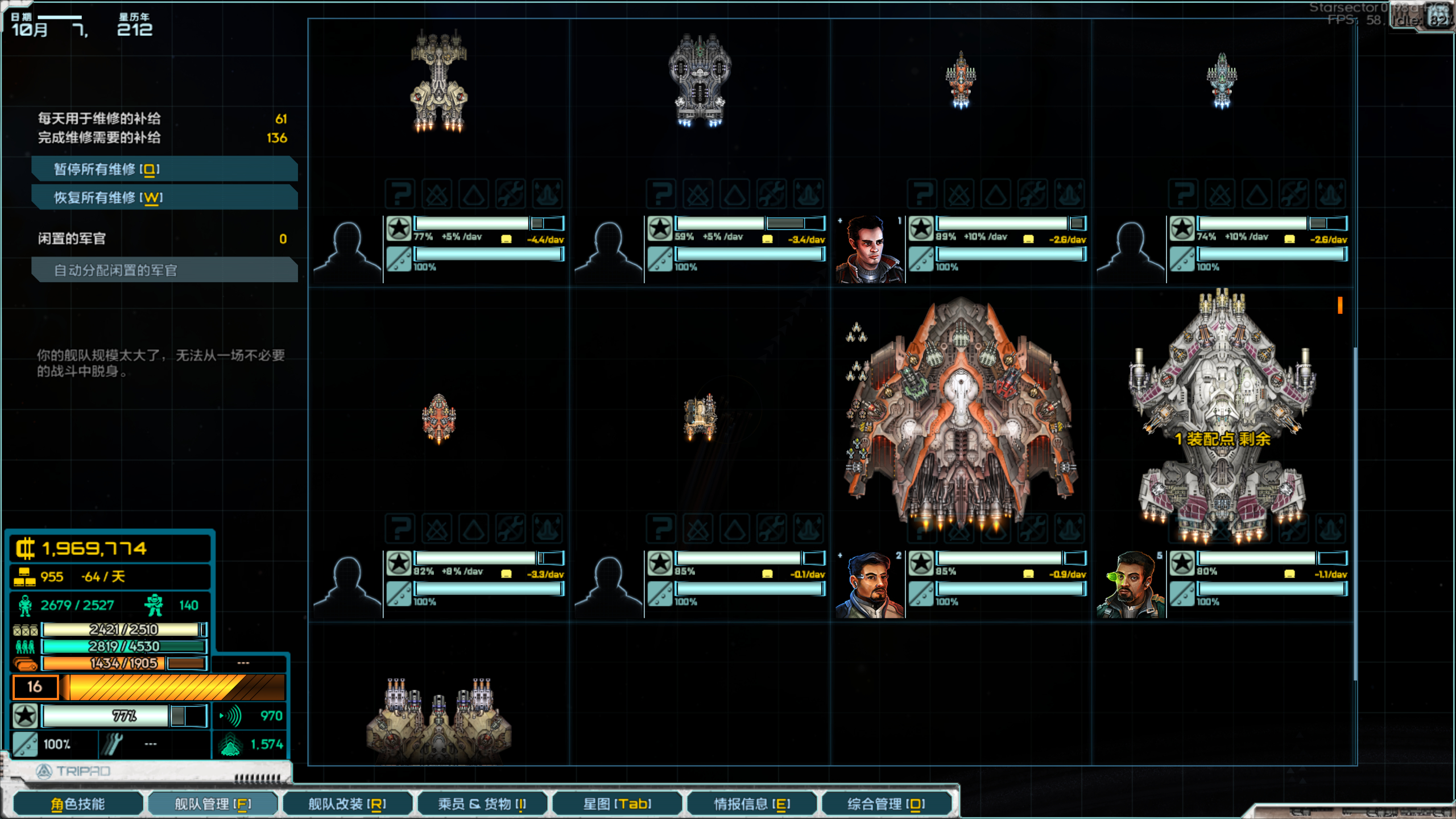Screen dimensions: 1456x819
Task: Open the 星图 star map tab
Action: pos(617,804)
